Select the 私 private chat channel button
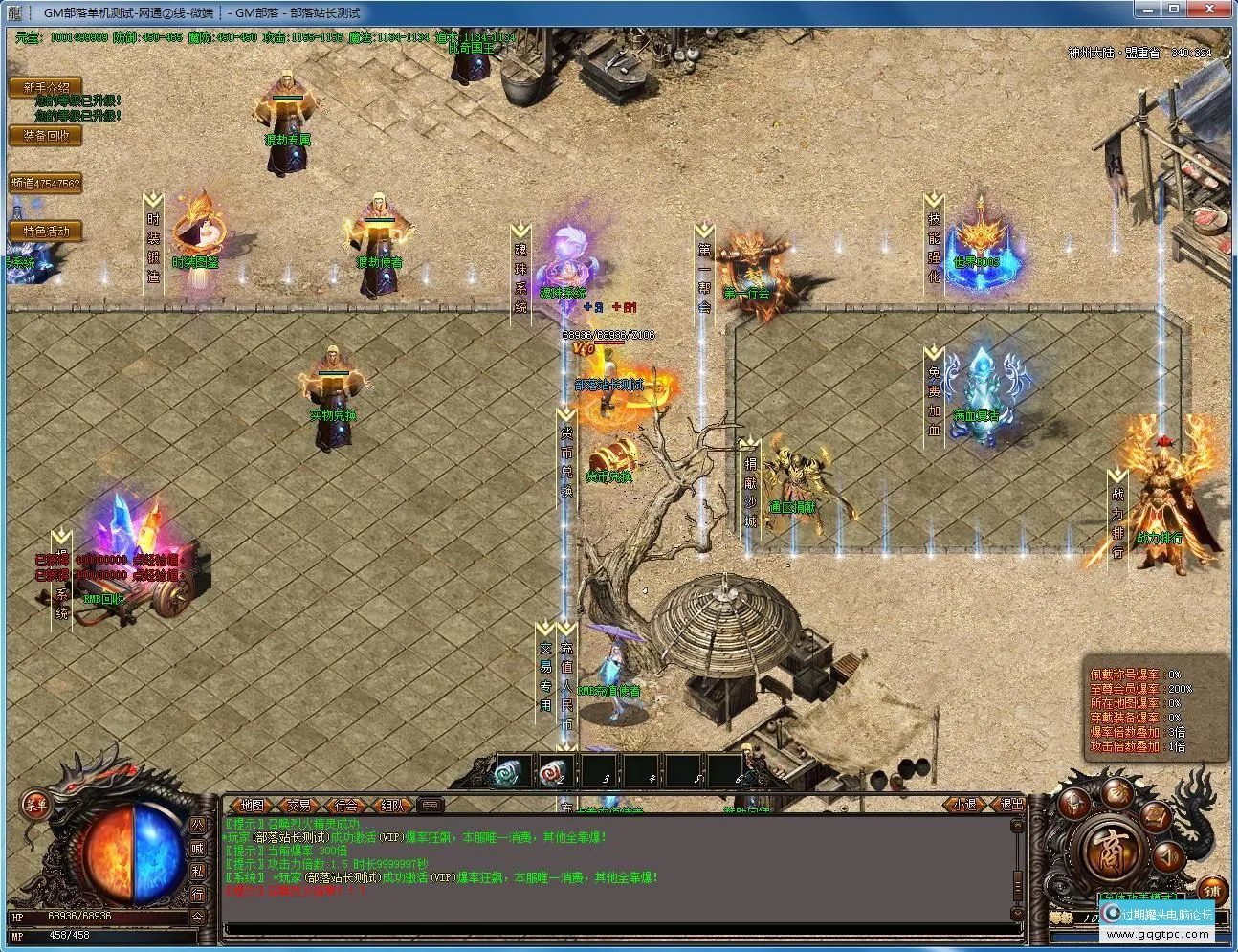 198,871
